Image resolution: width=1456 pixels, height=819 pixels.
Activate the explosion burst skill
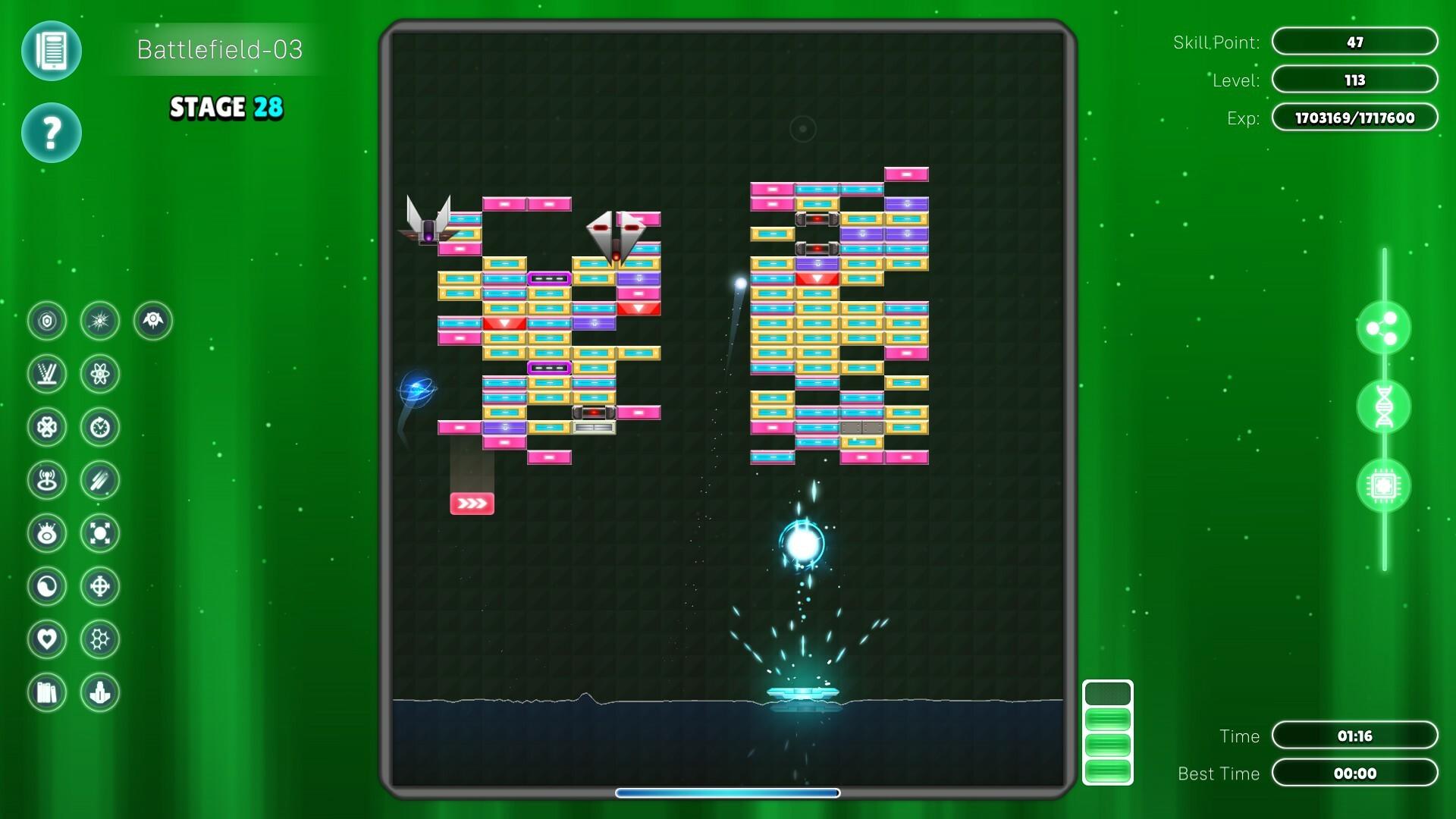[100, 320]
